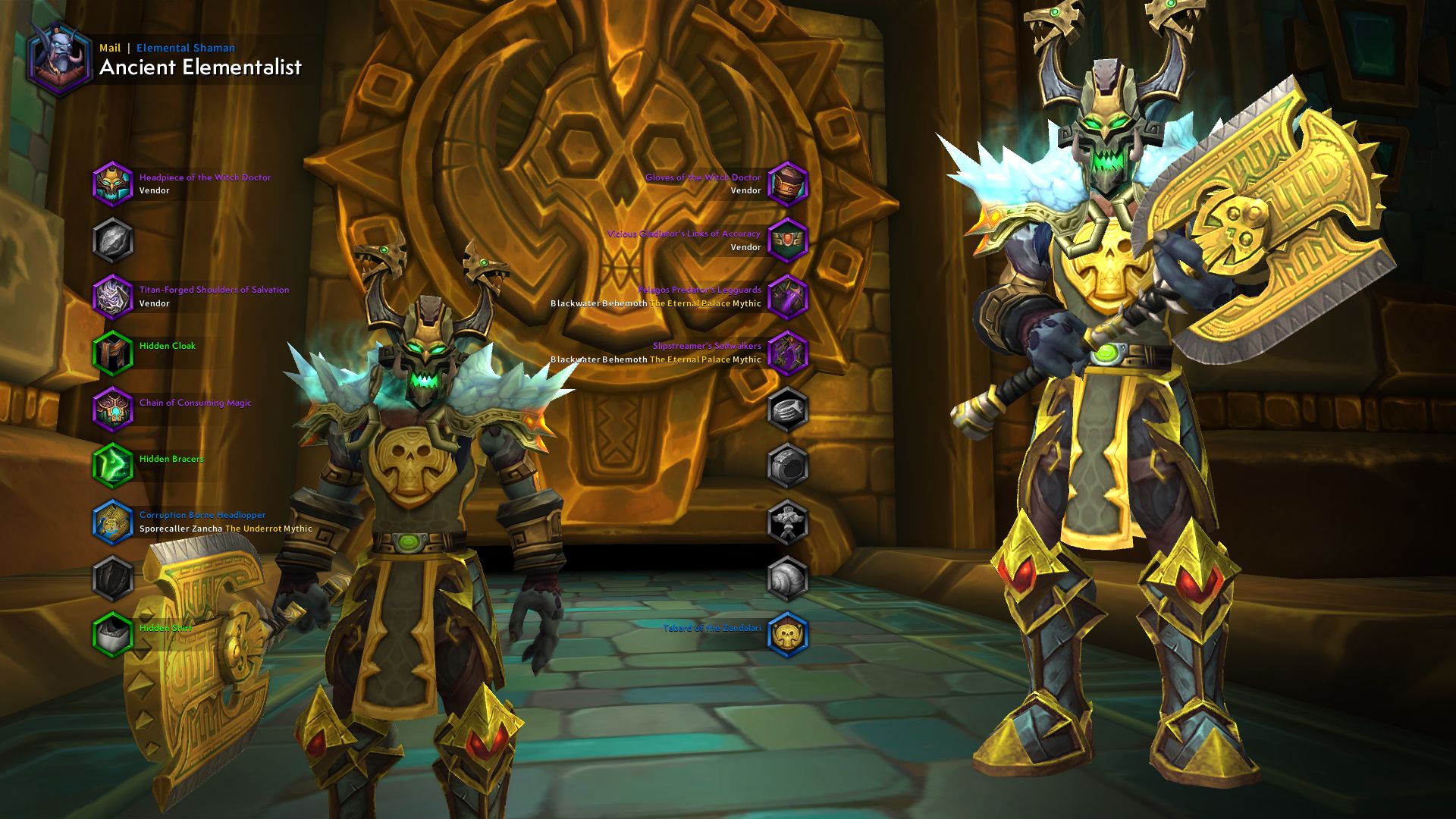Open the Pelagos Predator's Legguards slot icon
This screenshot has width=1456, height=819.
[x=787, y=296]
